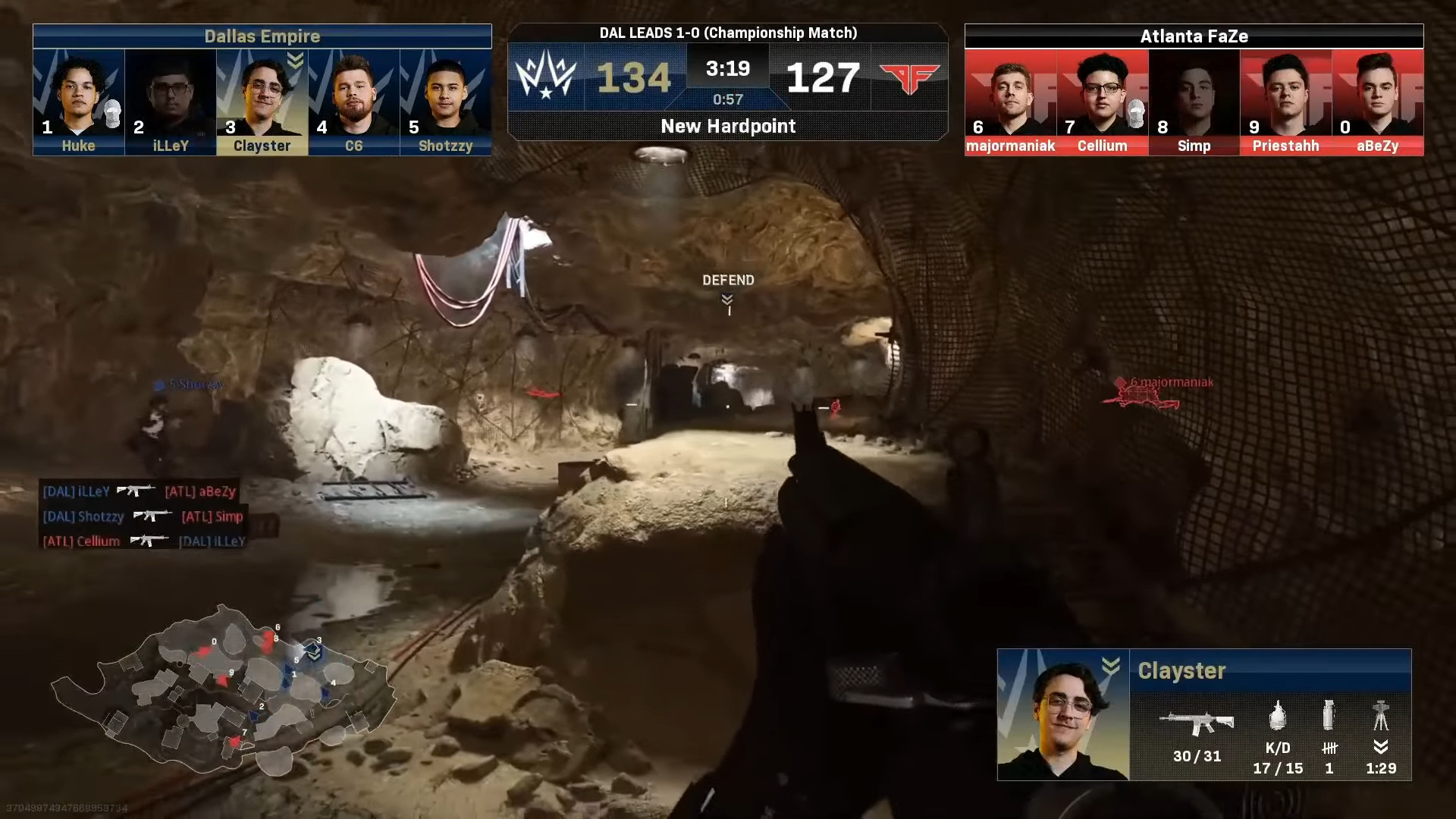
Task: Choose aBeZy's player card
Action: tap(1378, 102)
